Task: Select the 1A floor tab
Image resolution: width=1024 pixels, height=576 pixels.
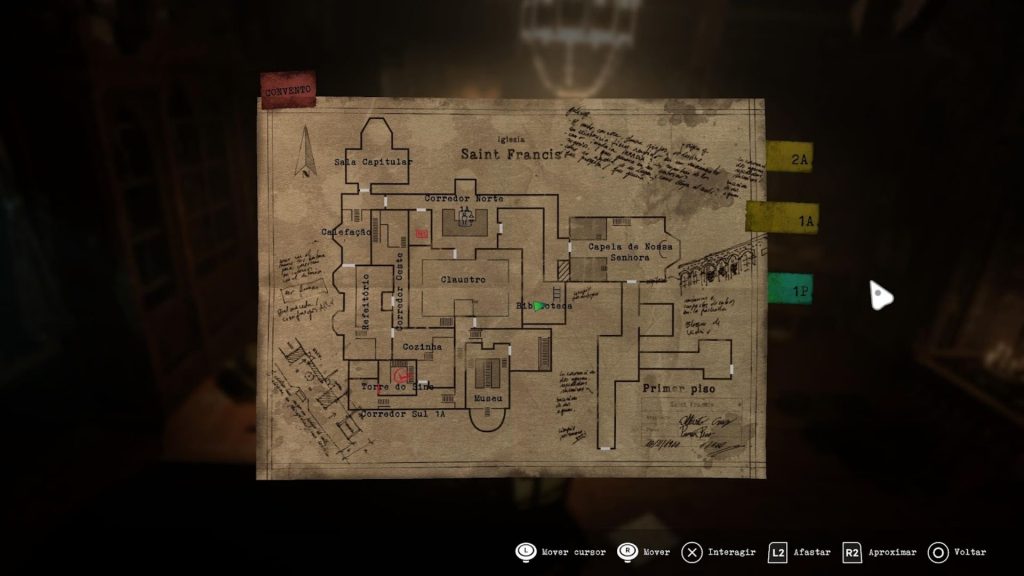Action: tap(781, 219)
